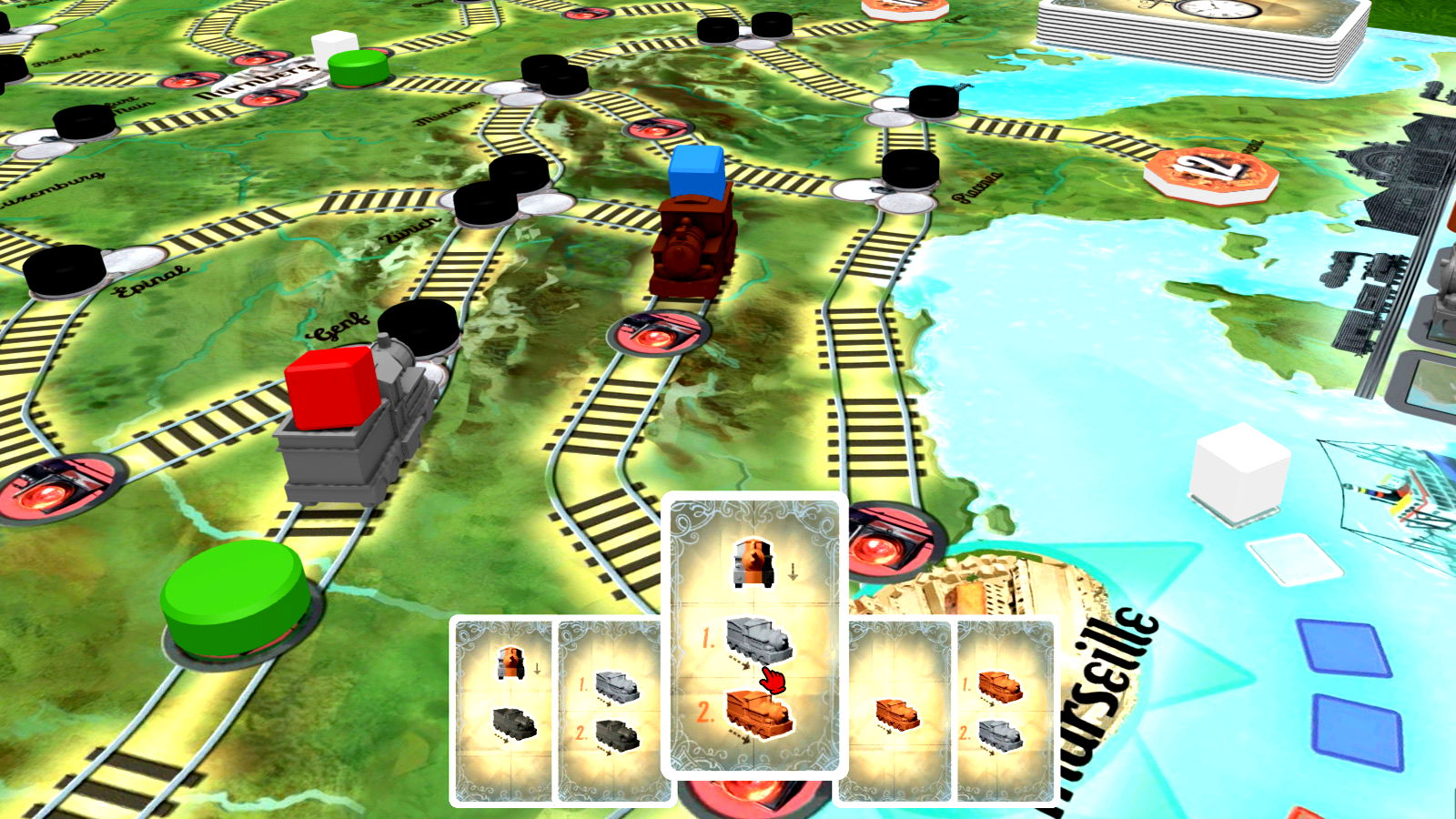Pick the card showing only one orange train
This screenshot has width=1456, height=819.
coord(898,712)
